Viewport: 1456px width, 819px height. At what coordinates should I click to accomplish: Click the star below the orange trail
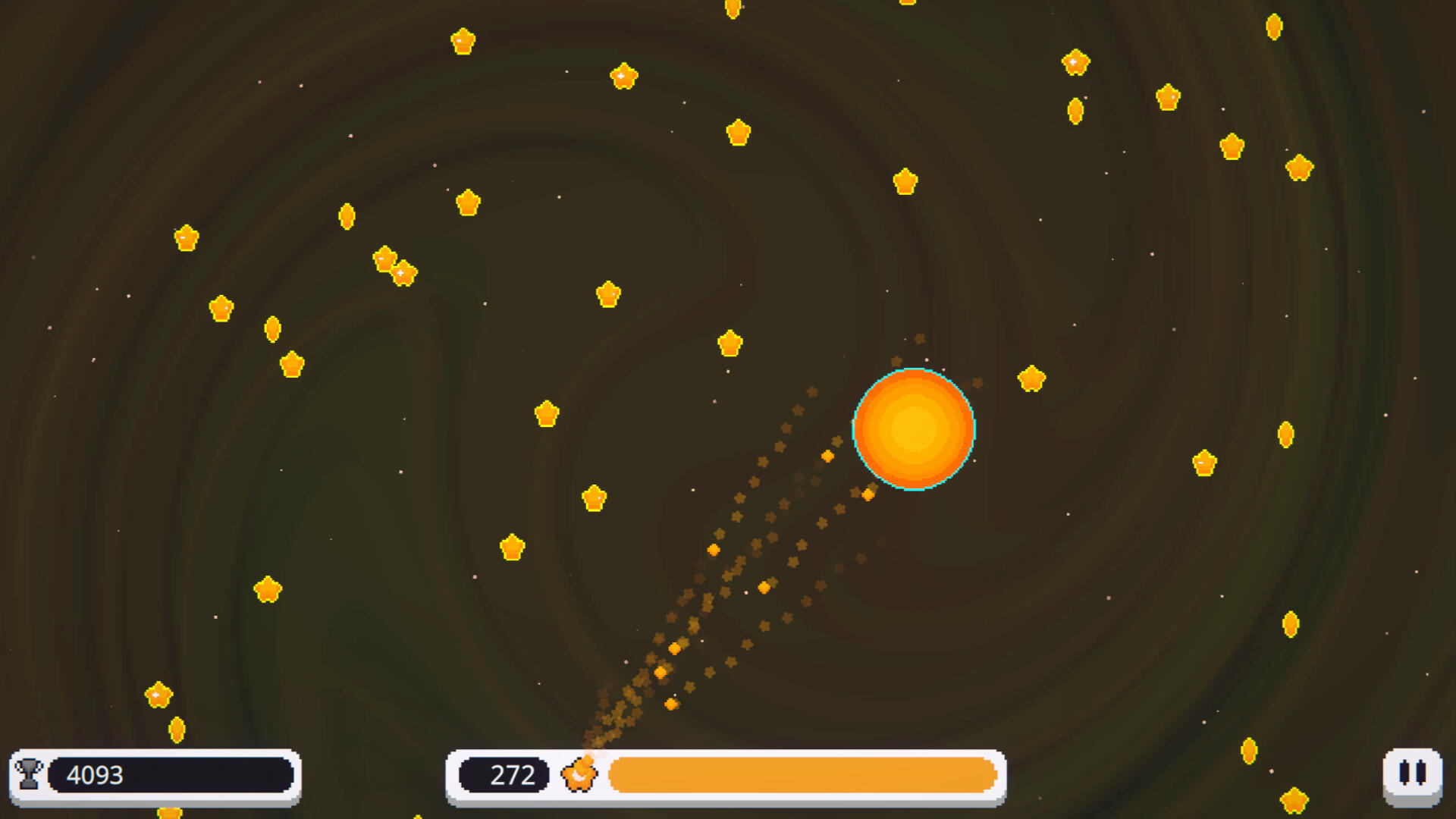click(513, 546)
